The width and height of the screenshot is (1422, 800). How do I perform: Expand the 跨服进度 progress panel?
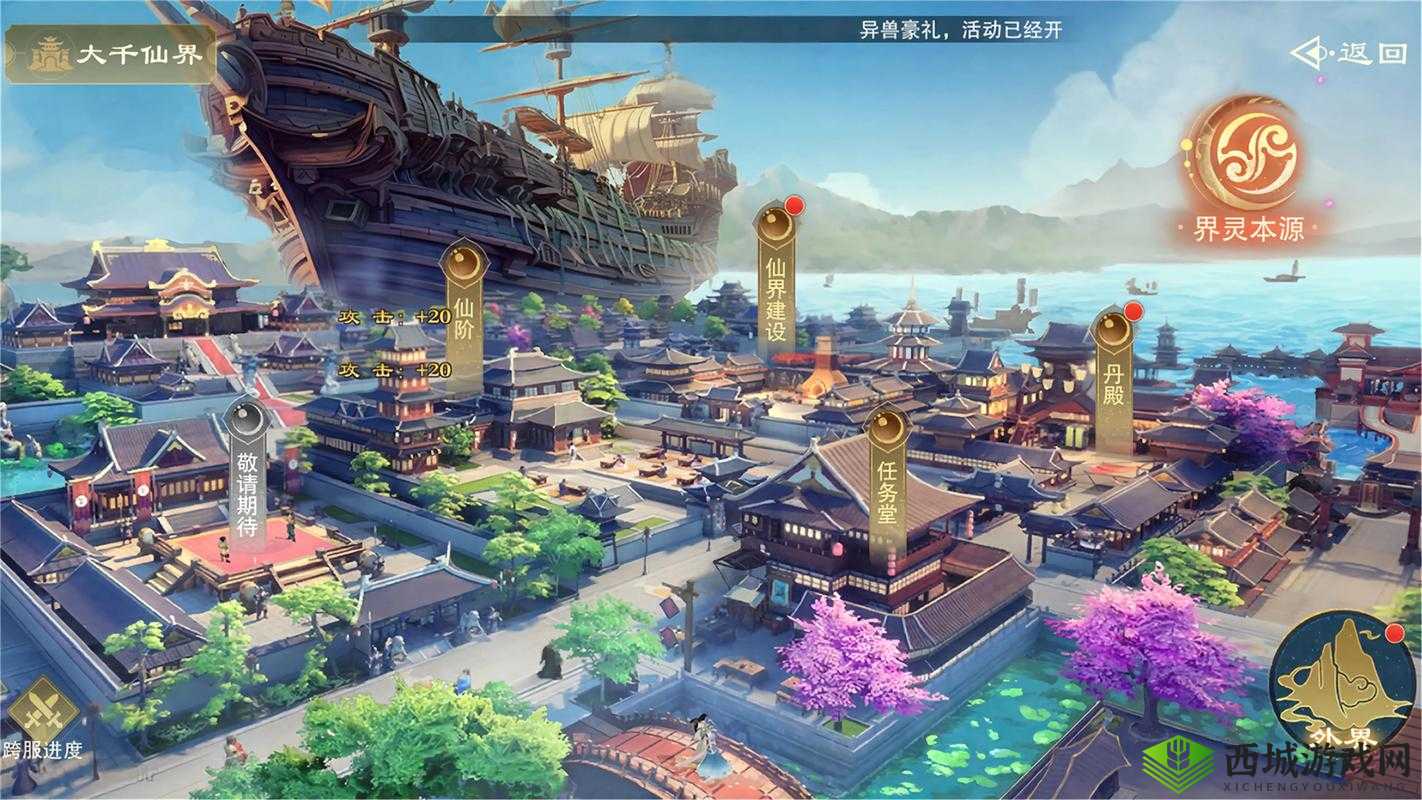pyautogui.click(x=44, y=730)
